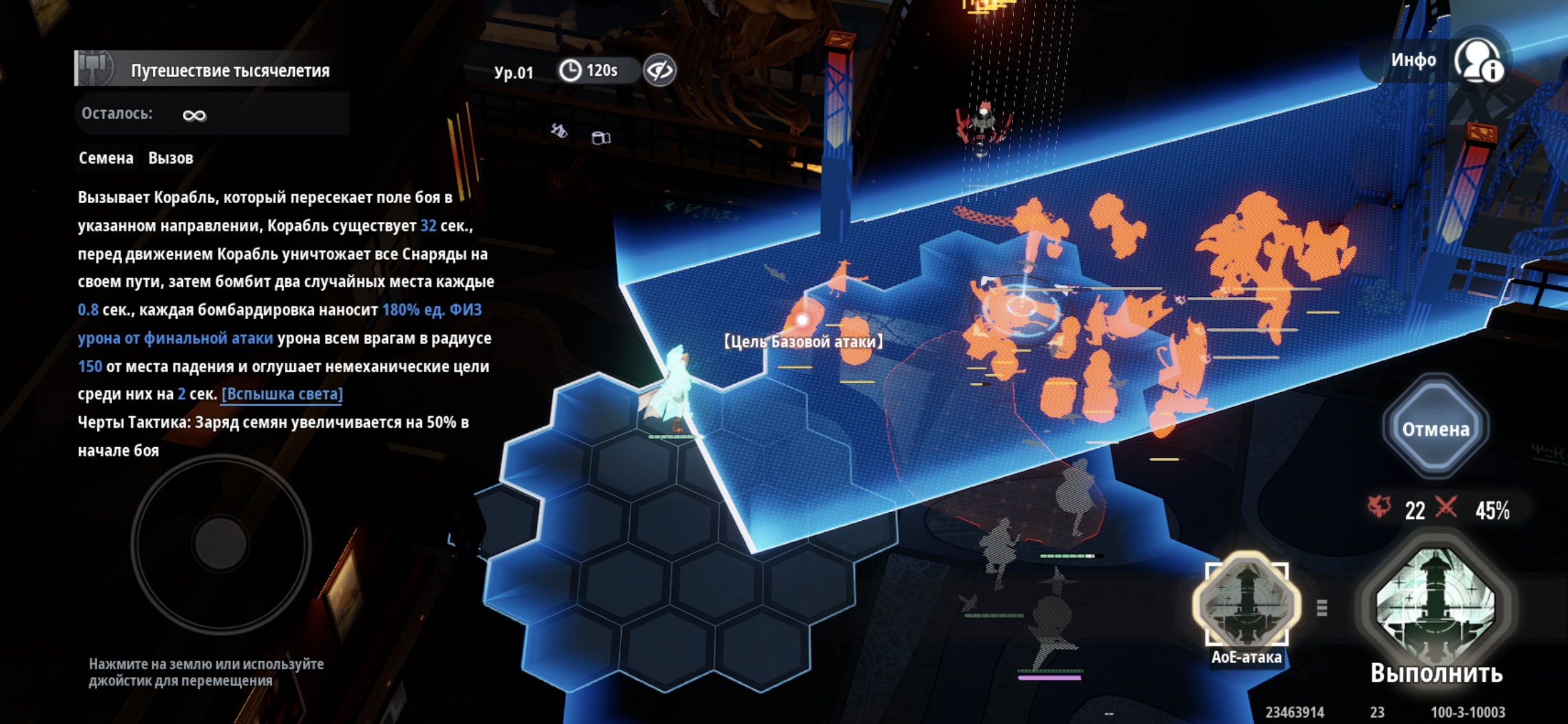Select the Вызов tag

171,158
